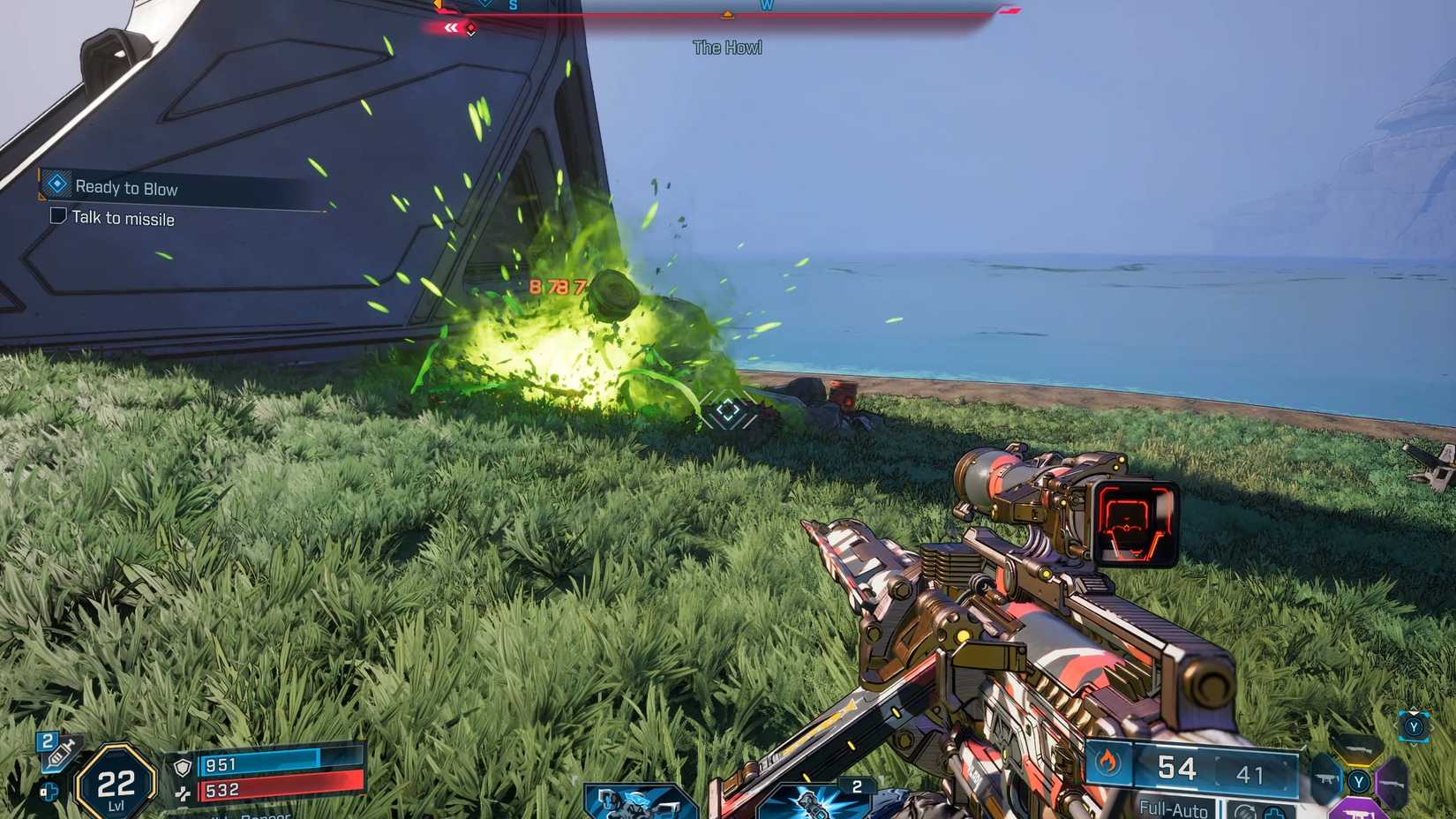Click the Y weapon swap prompt above the weapon wheel
The height and width of the screenshot is (819, 1456).
1415,728
